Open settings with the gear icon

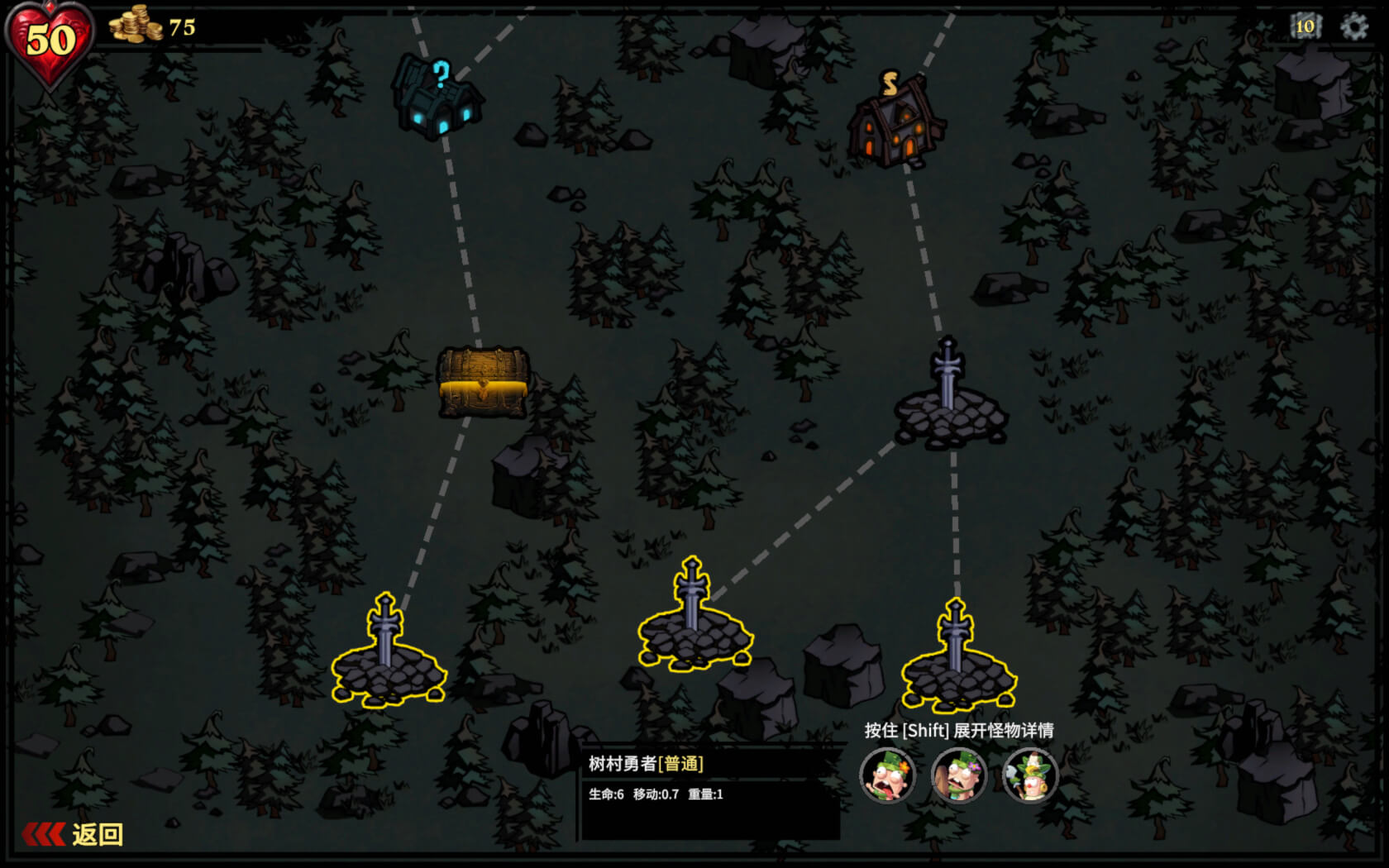[1353, 26]
